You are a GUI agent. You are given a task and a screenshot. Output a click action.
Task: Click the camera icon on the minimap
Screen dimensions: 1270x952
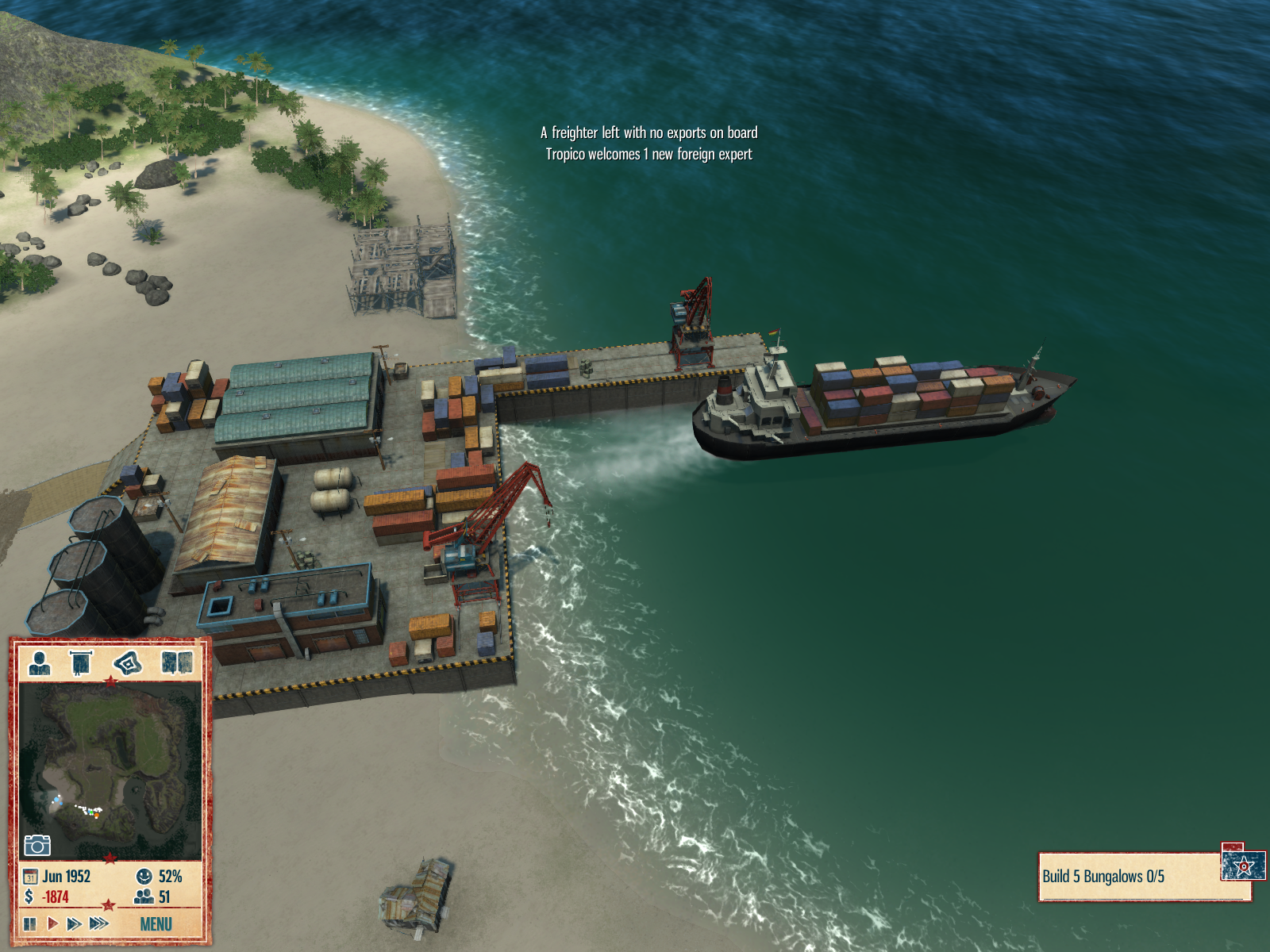(x=37, y=845)
